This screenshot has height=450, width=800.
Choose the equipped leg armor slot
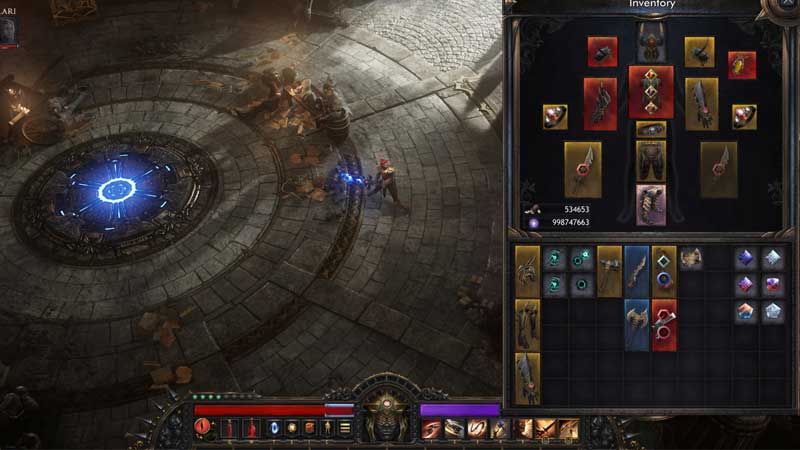coord(650,161)
